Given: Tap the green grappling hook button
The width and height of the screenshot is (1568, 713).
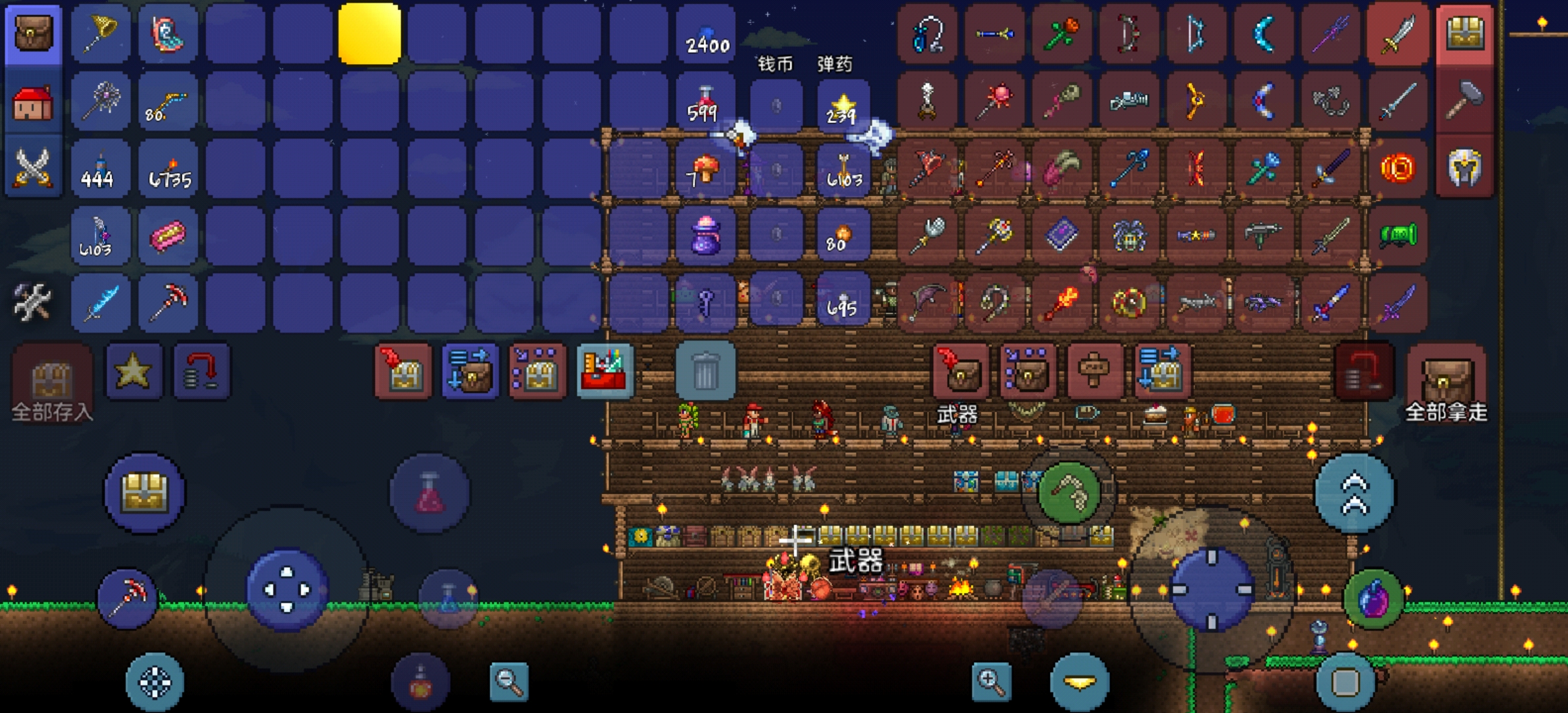Looking at the screenshot, I should [1069, 492].
